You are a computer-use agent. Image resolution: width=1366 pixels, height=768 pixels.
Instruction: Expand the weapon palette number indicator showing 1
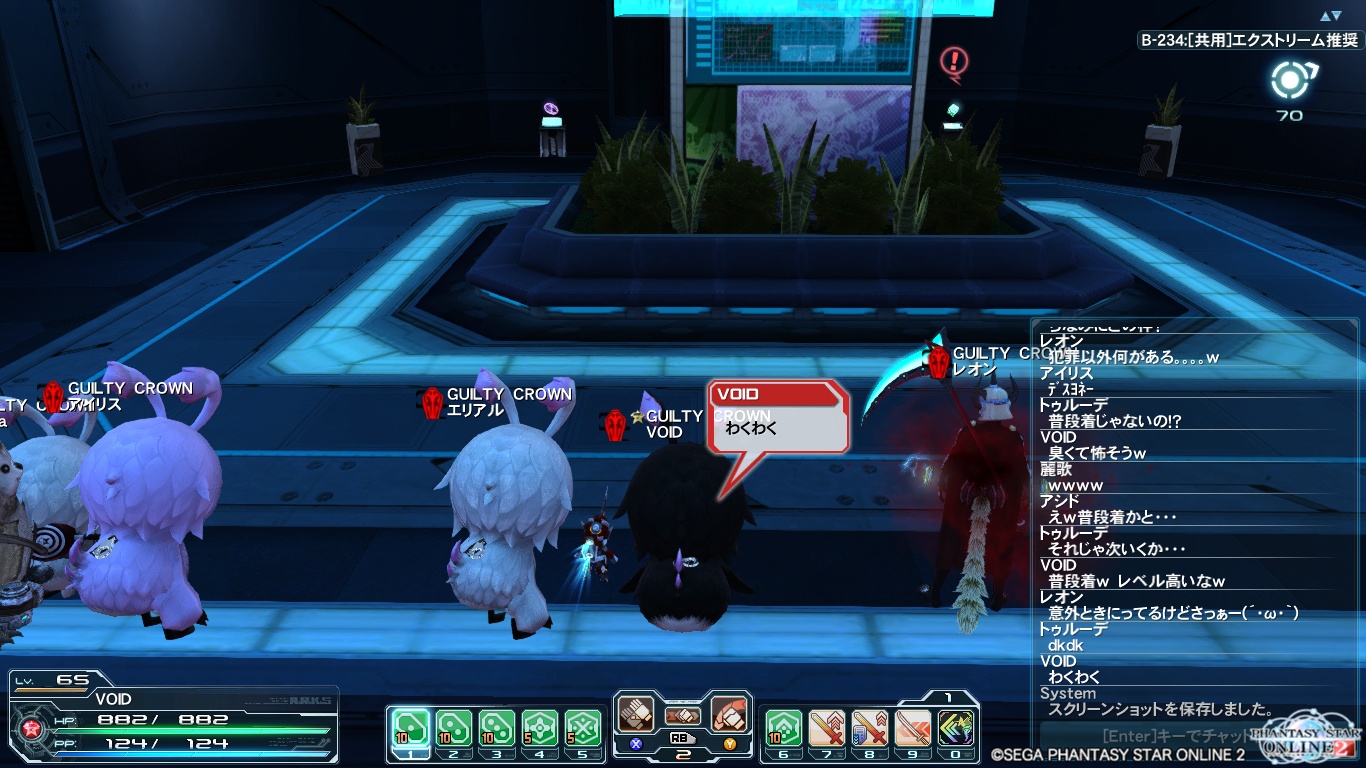tap(947, 695)
